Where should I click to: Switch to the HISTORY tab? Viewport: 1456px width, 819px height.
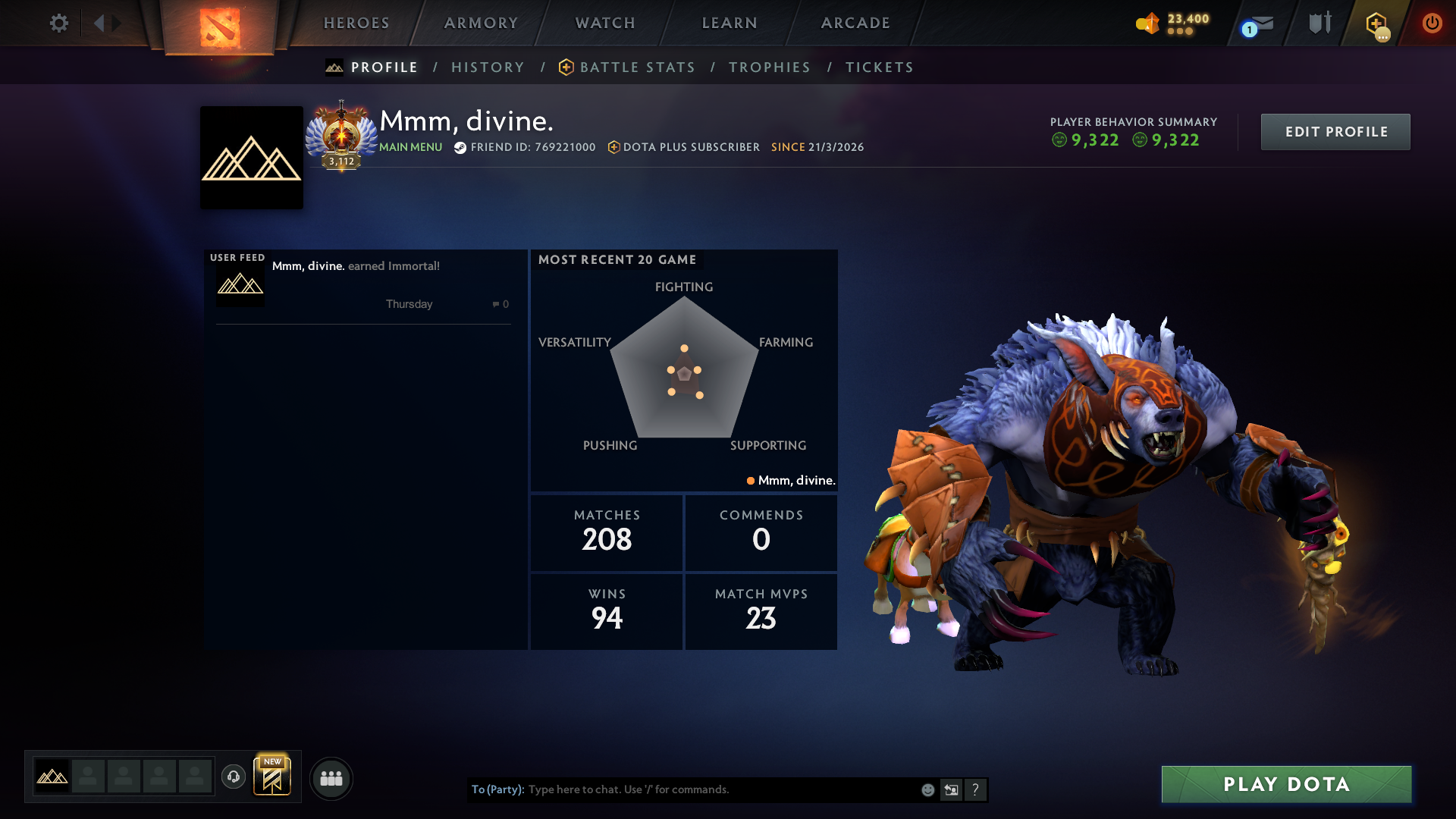point(488,67)
